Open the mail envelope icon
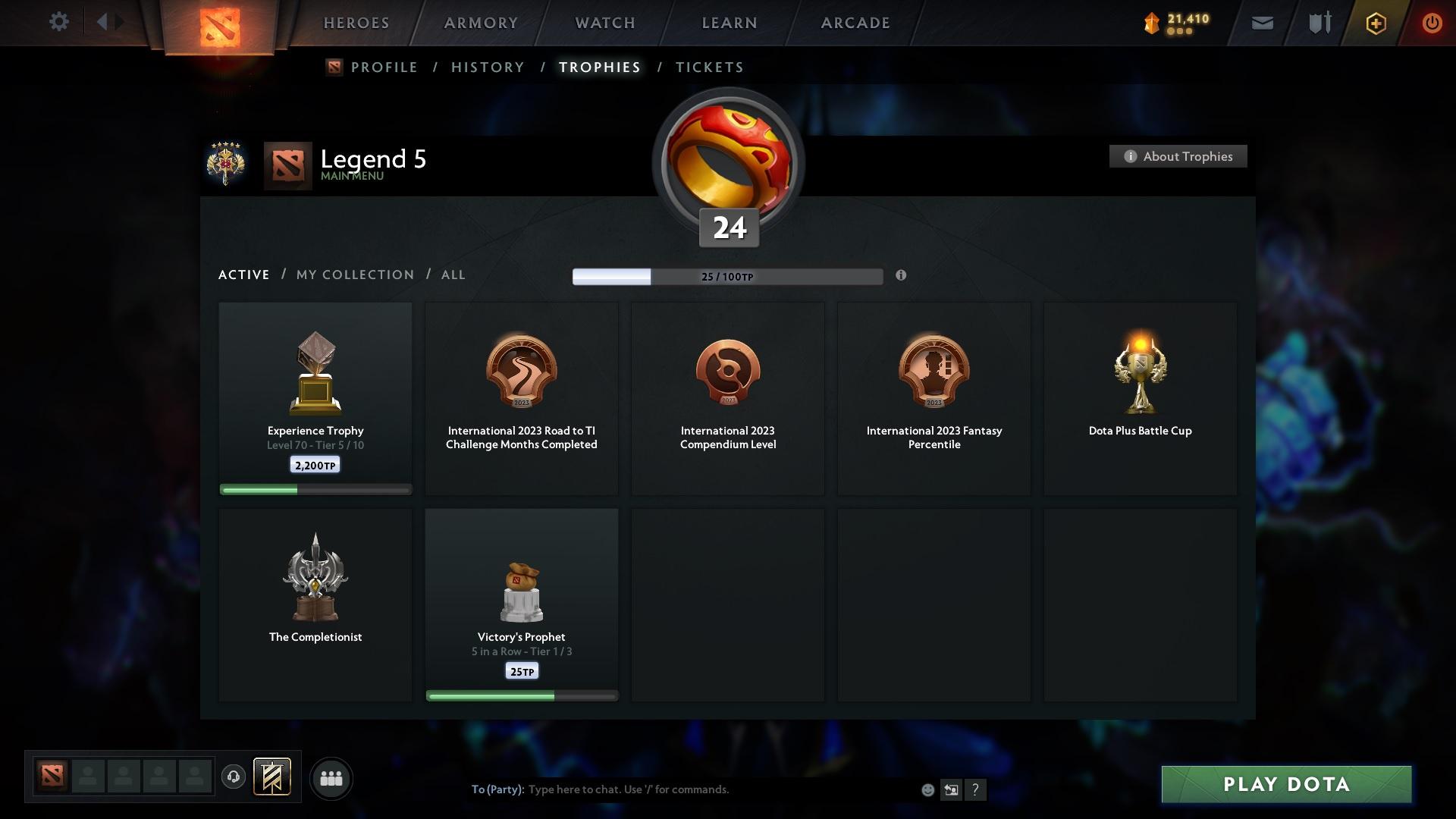The height and width of the screenshot is (819, 1456). point(1262,23)
